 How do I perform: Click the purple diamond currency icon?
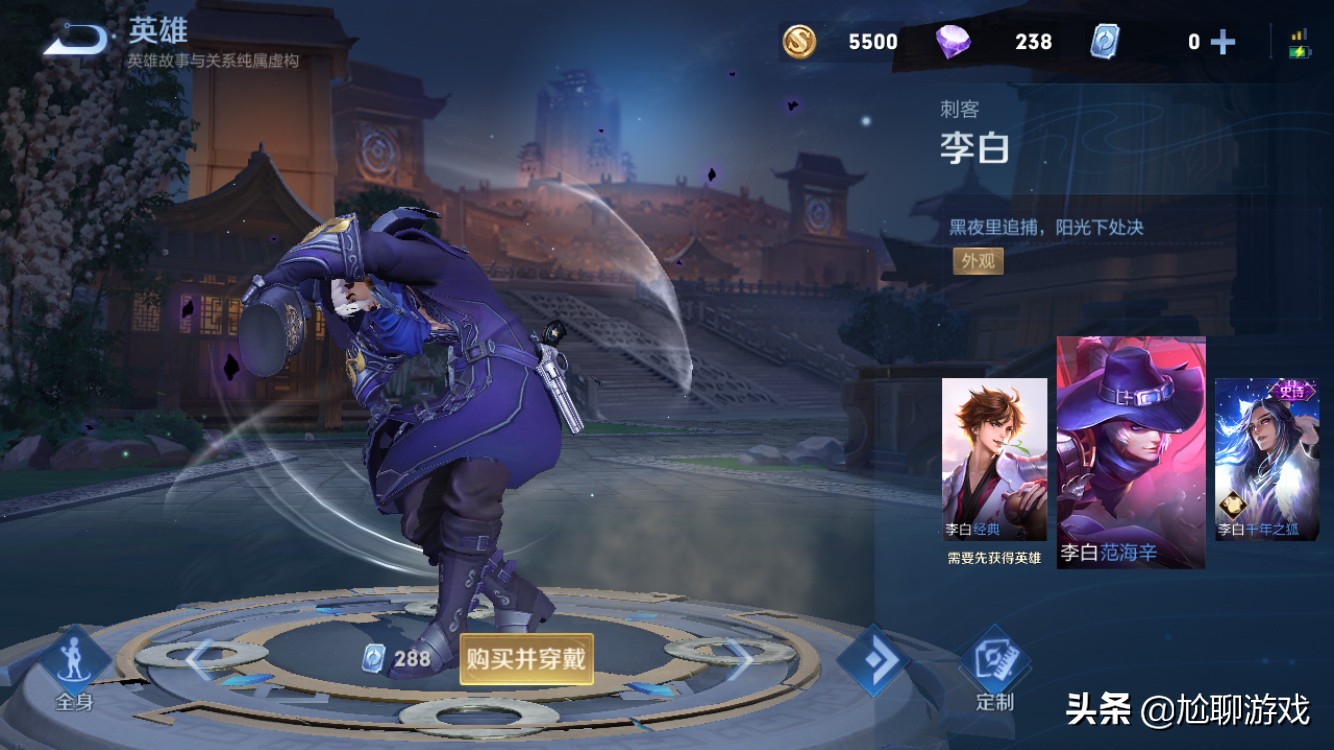[x=952, y=42]
